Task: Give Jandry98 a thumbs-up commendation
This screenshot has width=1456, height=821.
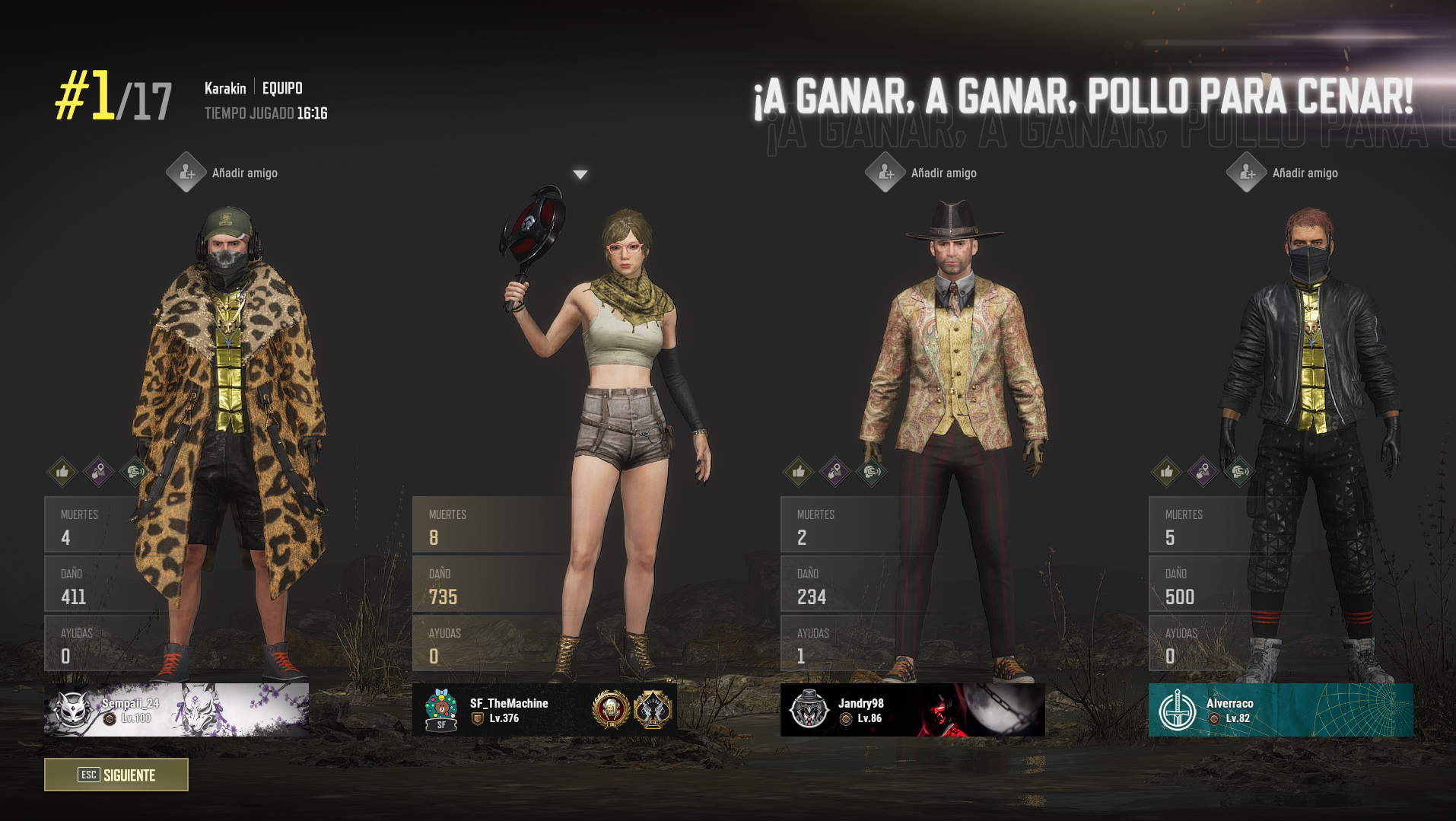Action: click(x=799, y=472)
